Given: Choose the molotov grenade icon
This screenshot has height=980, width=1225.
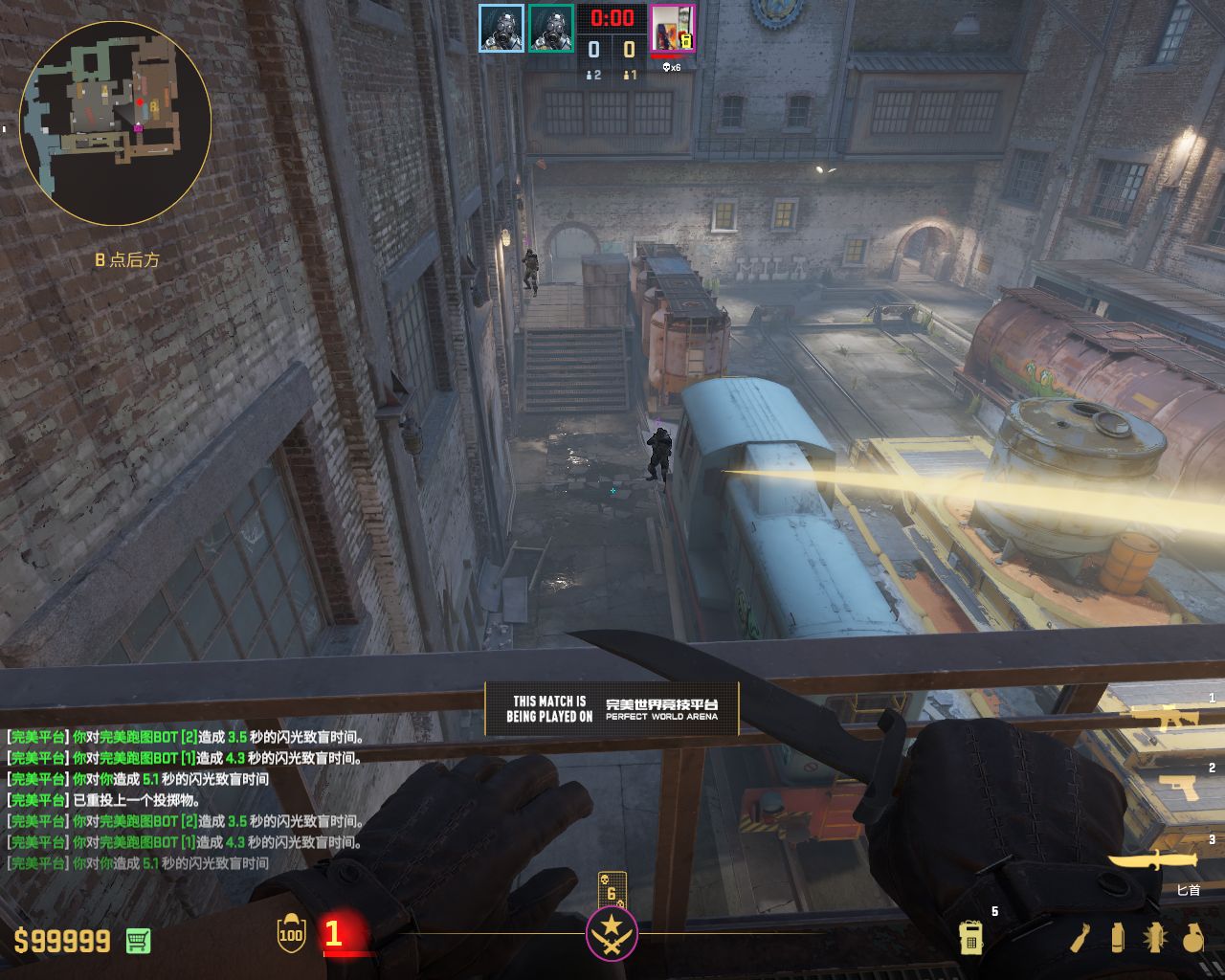Looking at the screenshot, I should (1080, 938).
